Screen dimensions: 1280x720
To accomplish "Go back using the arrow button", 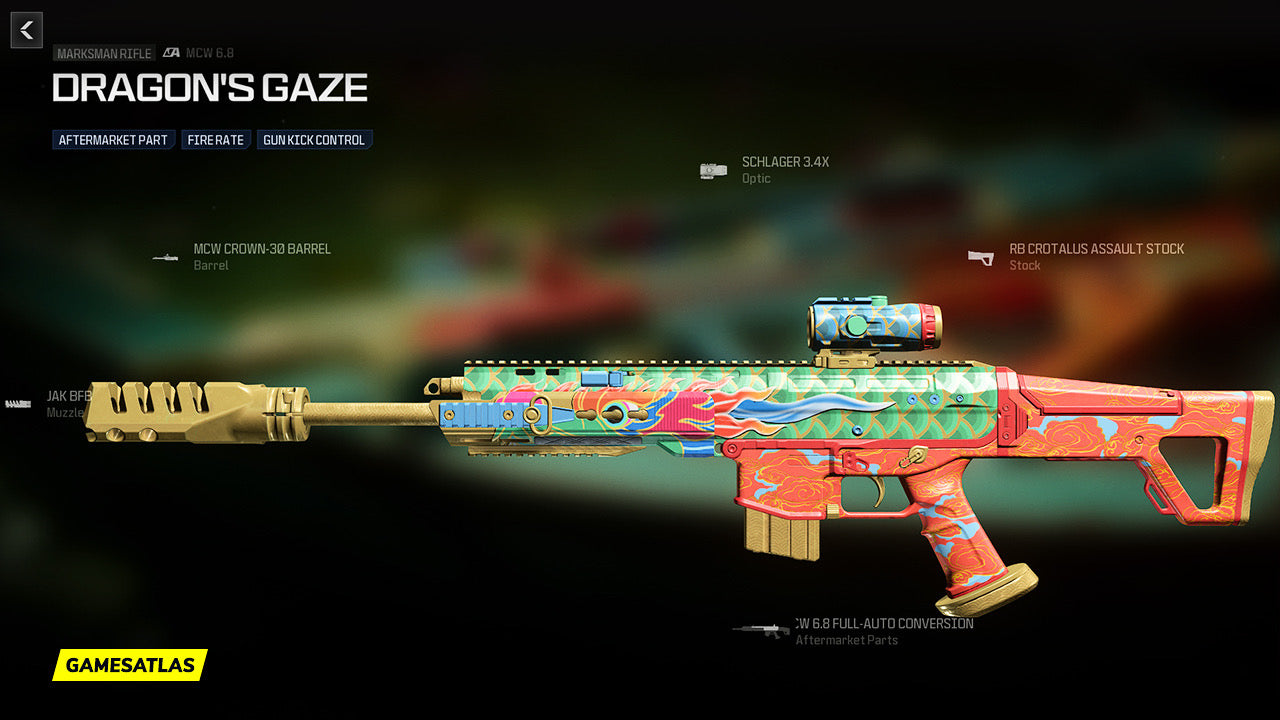I will [27, 30].
